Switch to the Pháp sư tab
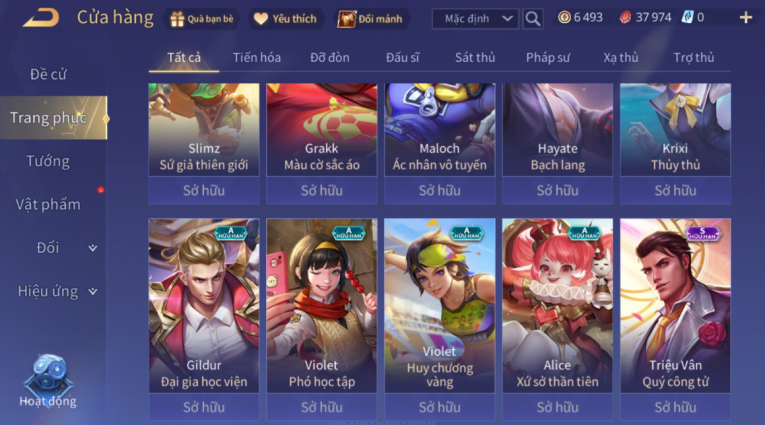 [549, 57]
